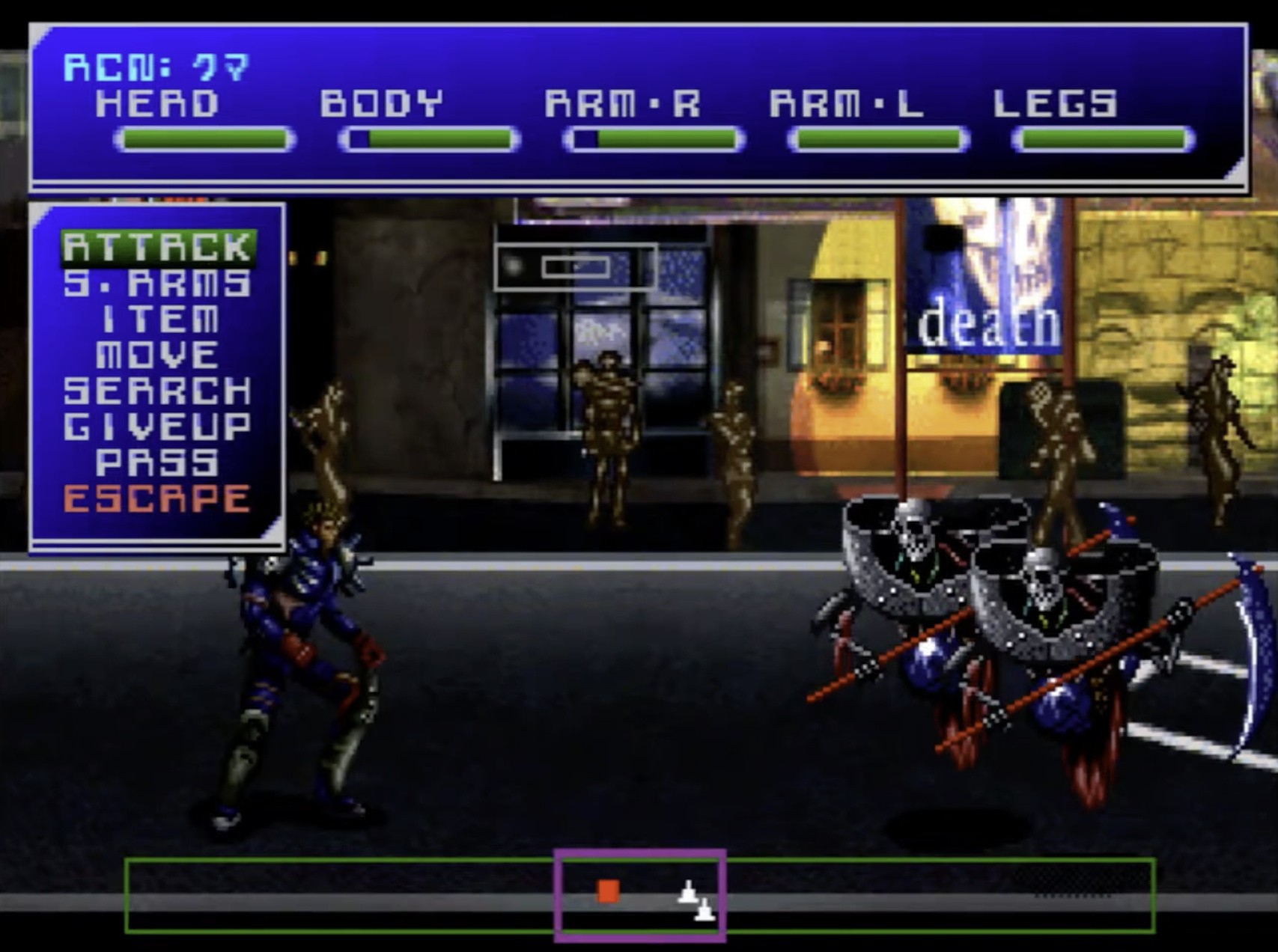1278x952 pixels.
Task: Select the ATTACK command
Action: [x=158, y=248]
